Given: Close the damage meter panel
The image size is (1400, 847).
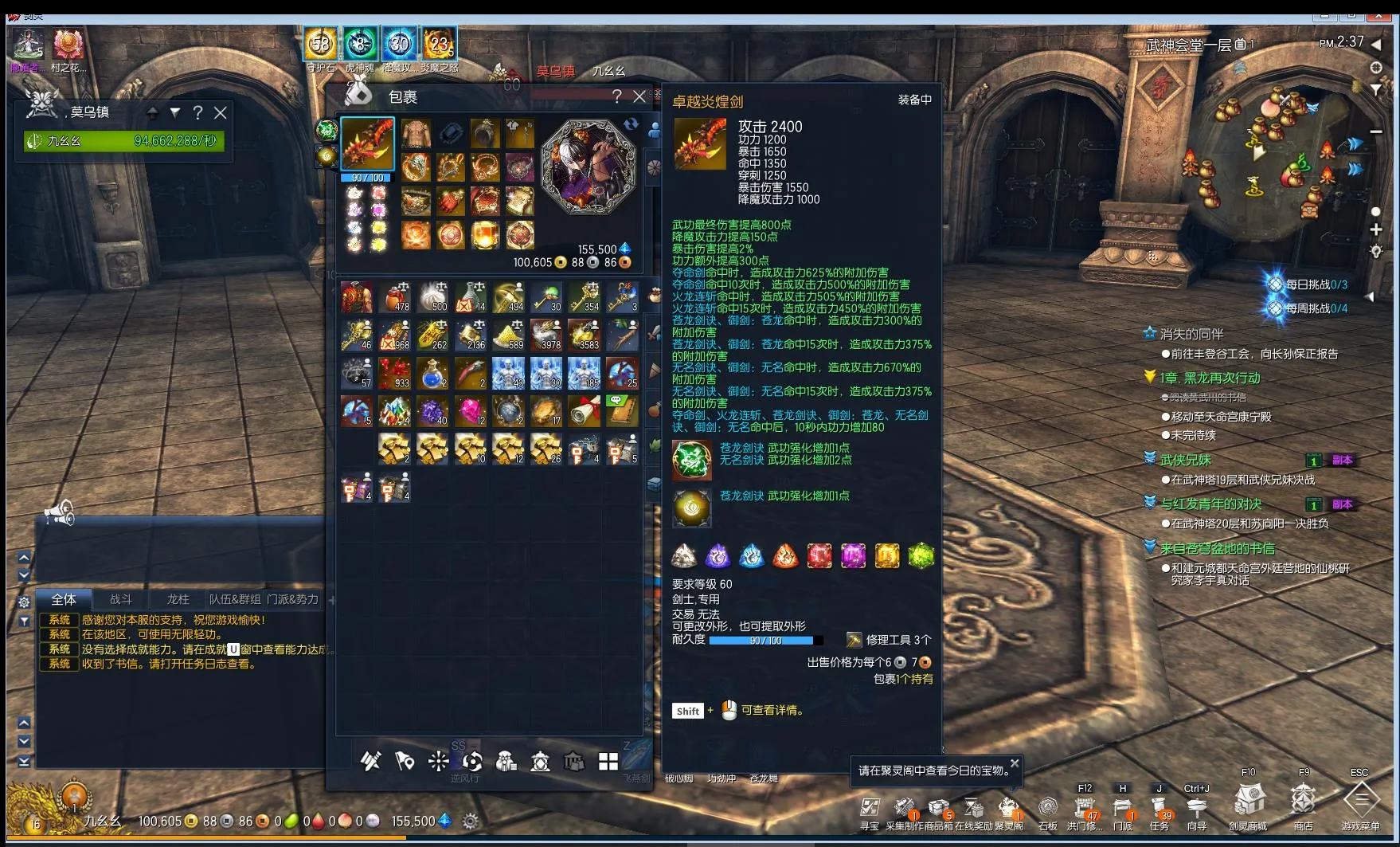Looking at the screenshot, I should [x=221, y=112].
